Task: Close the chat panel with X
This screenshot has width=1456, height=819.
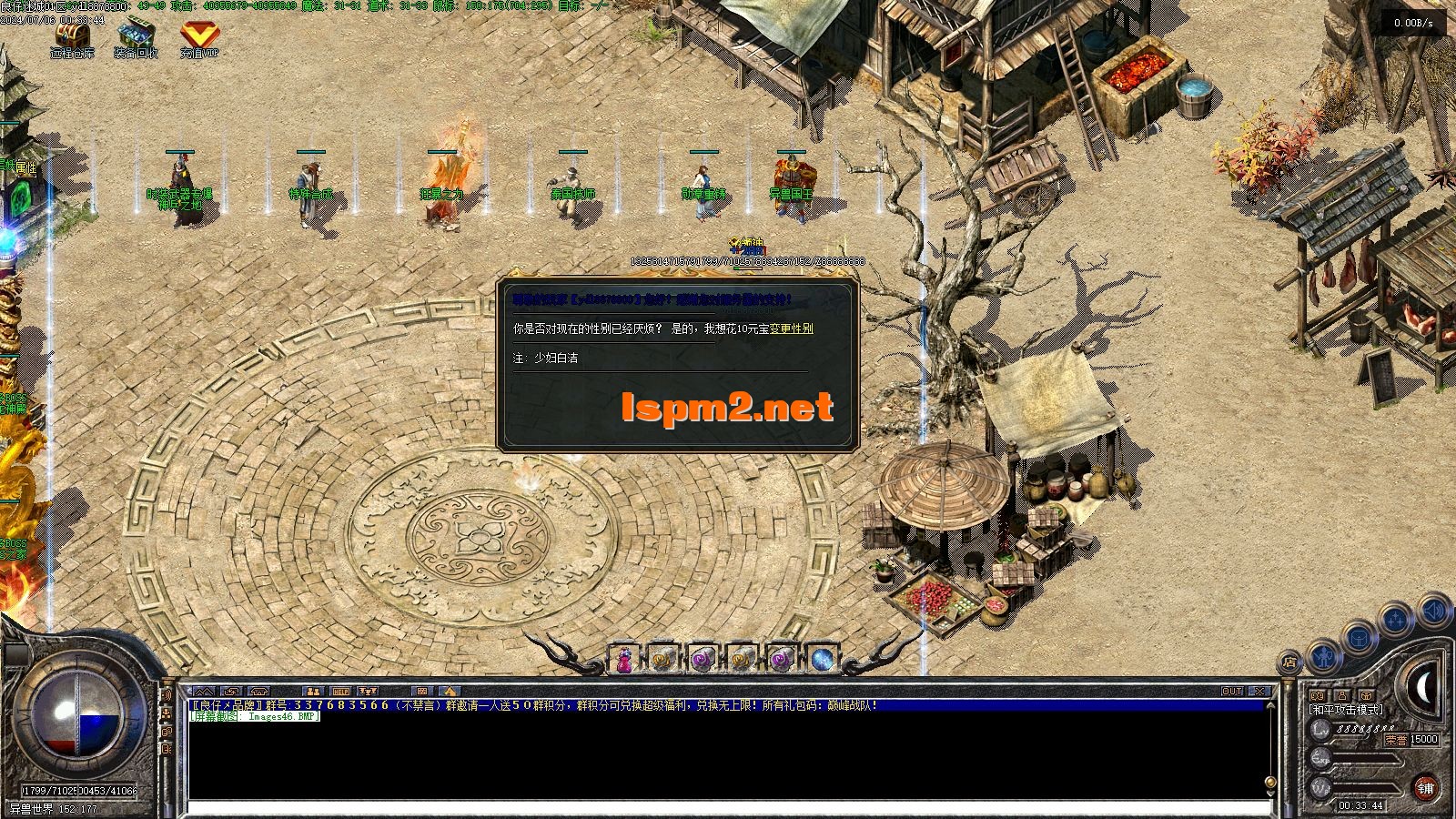Action: coord(1259,692)
